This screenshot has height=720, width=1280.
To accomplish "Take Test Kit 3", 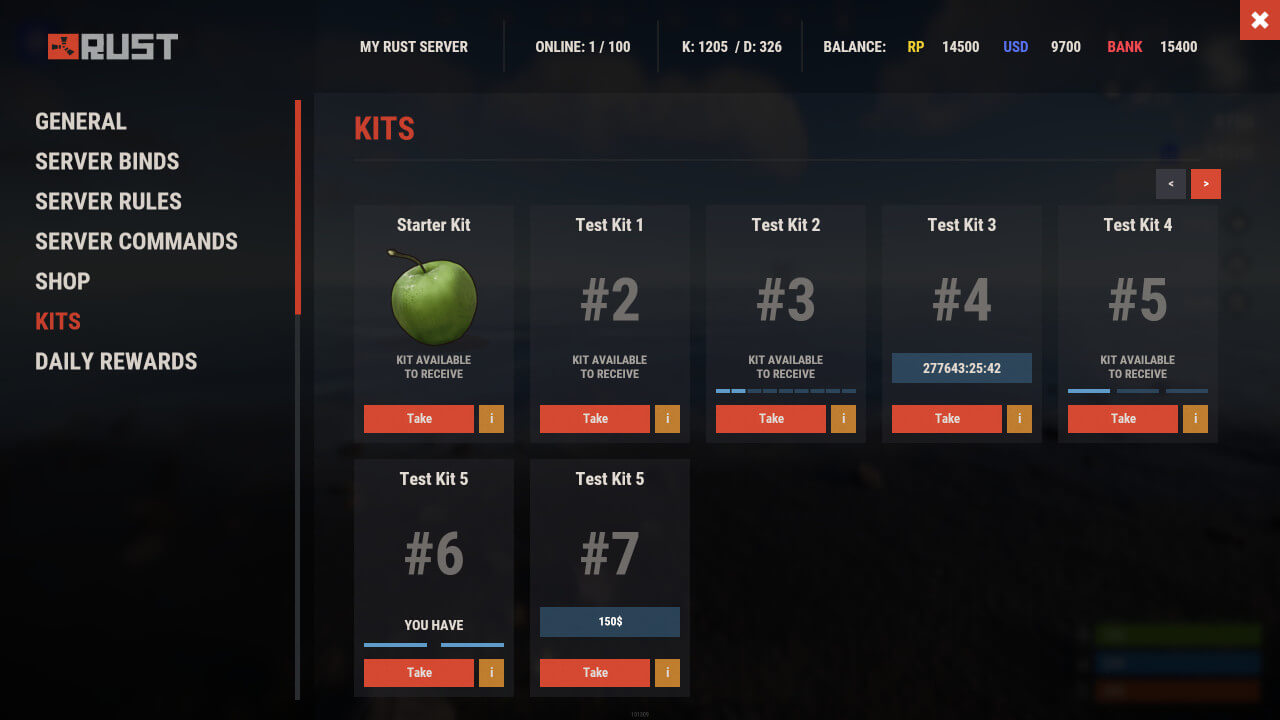I will [947, 419].
